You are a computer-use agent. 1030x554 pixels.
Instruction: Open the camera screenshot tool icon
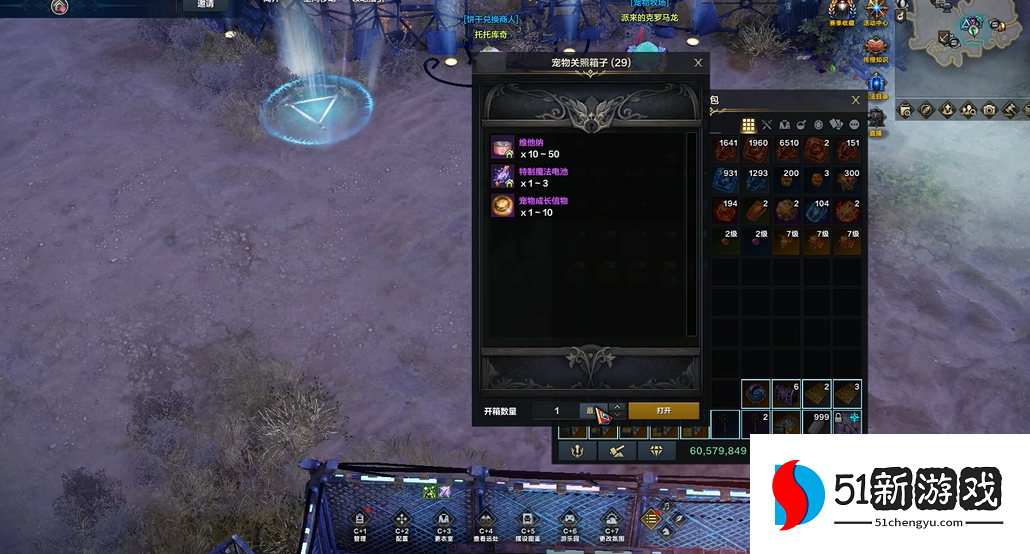pos(989,109)
